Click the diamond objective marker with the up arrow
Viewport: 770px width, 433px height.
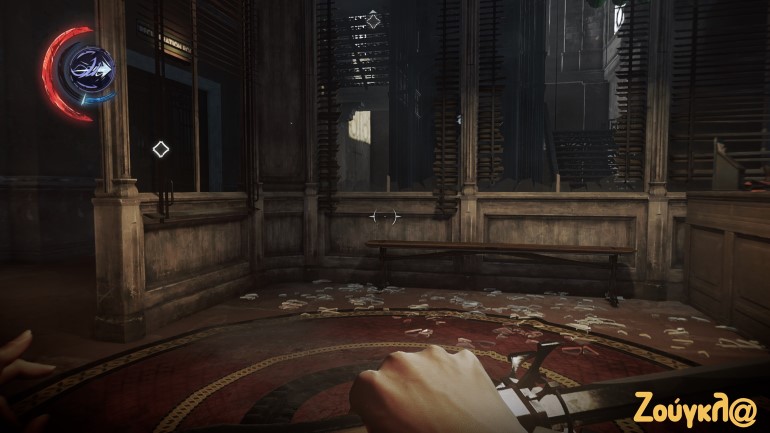coord(373,20)
